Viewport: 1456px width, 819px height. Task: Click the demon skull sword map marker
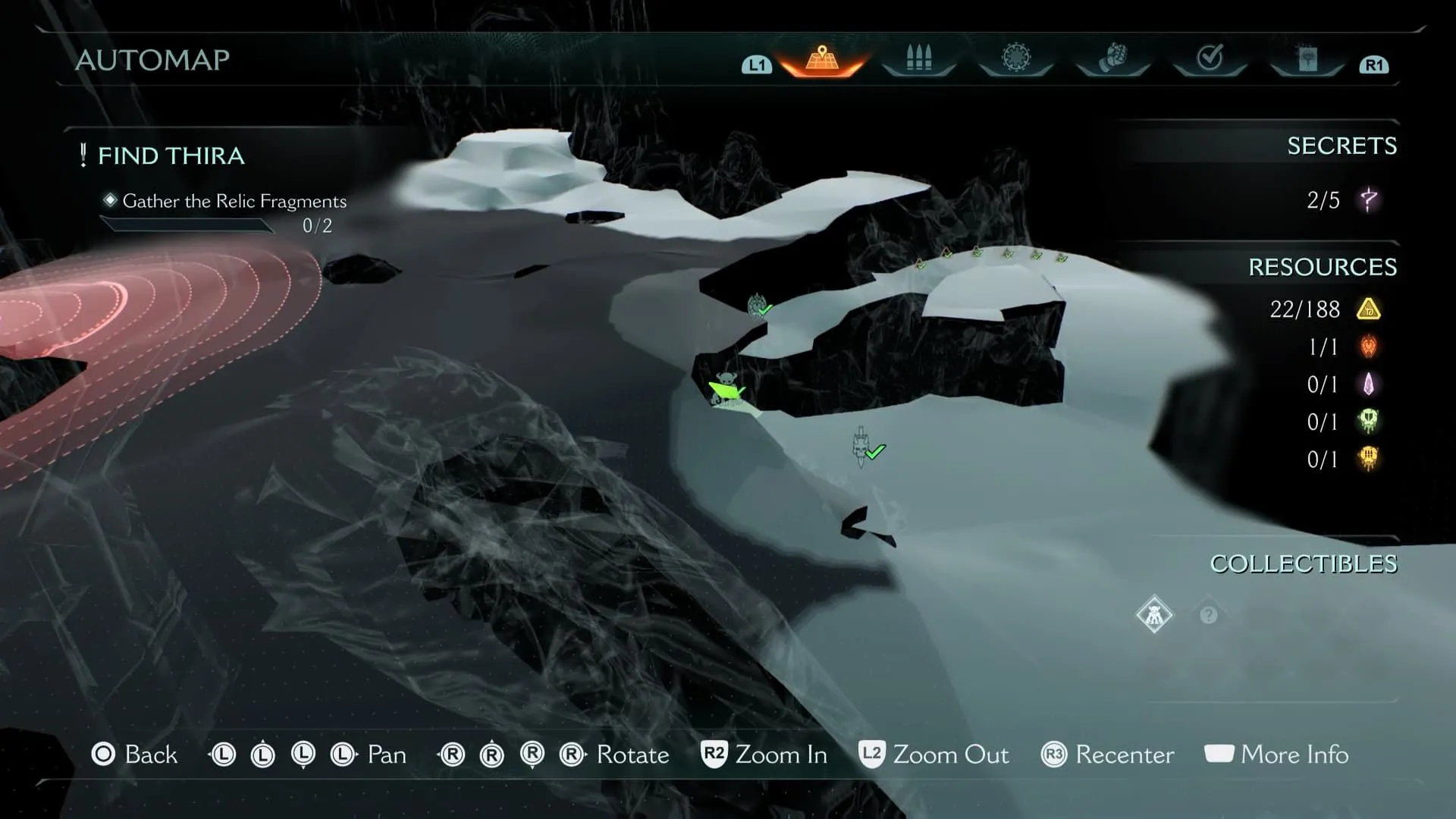[x=861, y=446]
